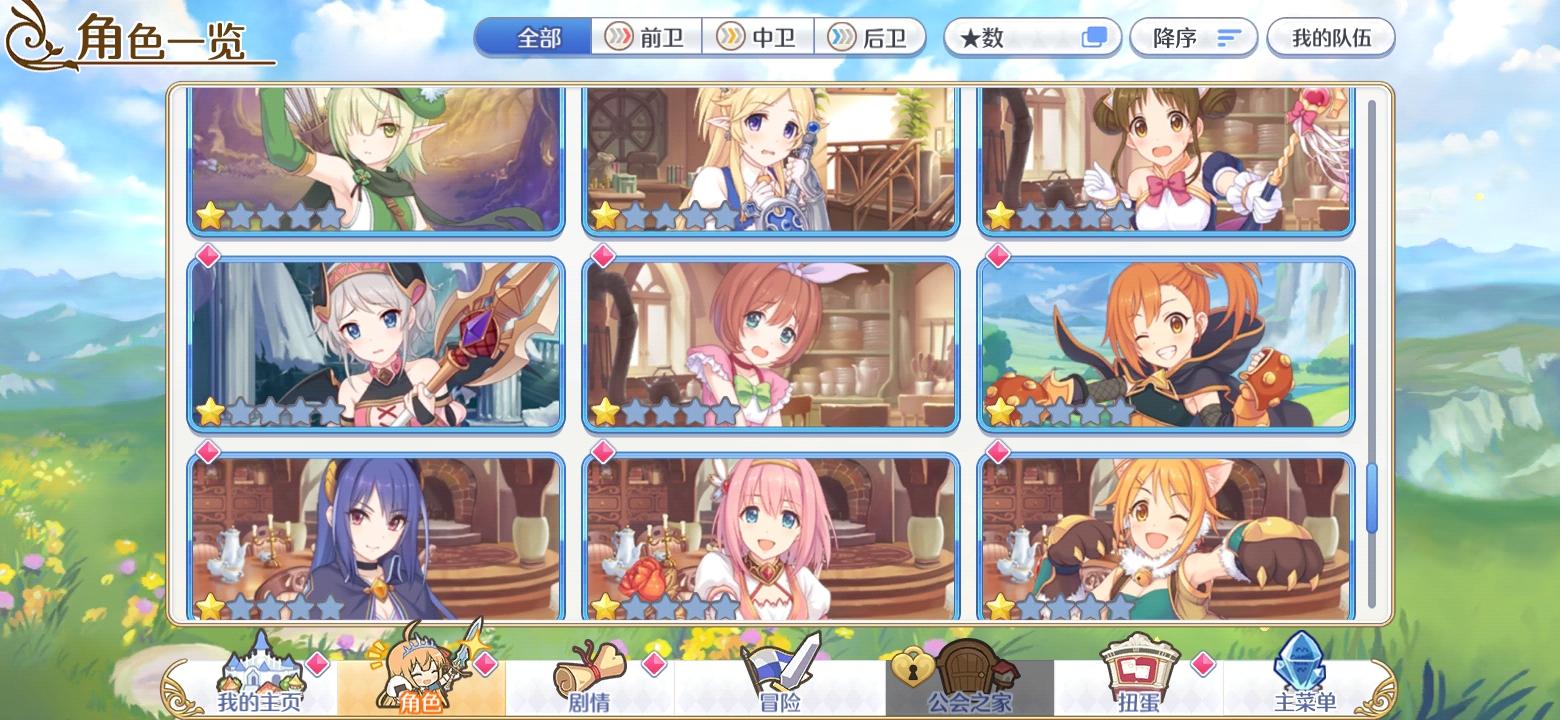Toggle the 全部 filter to show all characters
This screenshot has width=1560, height=720.
coord(533,36)
